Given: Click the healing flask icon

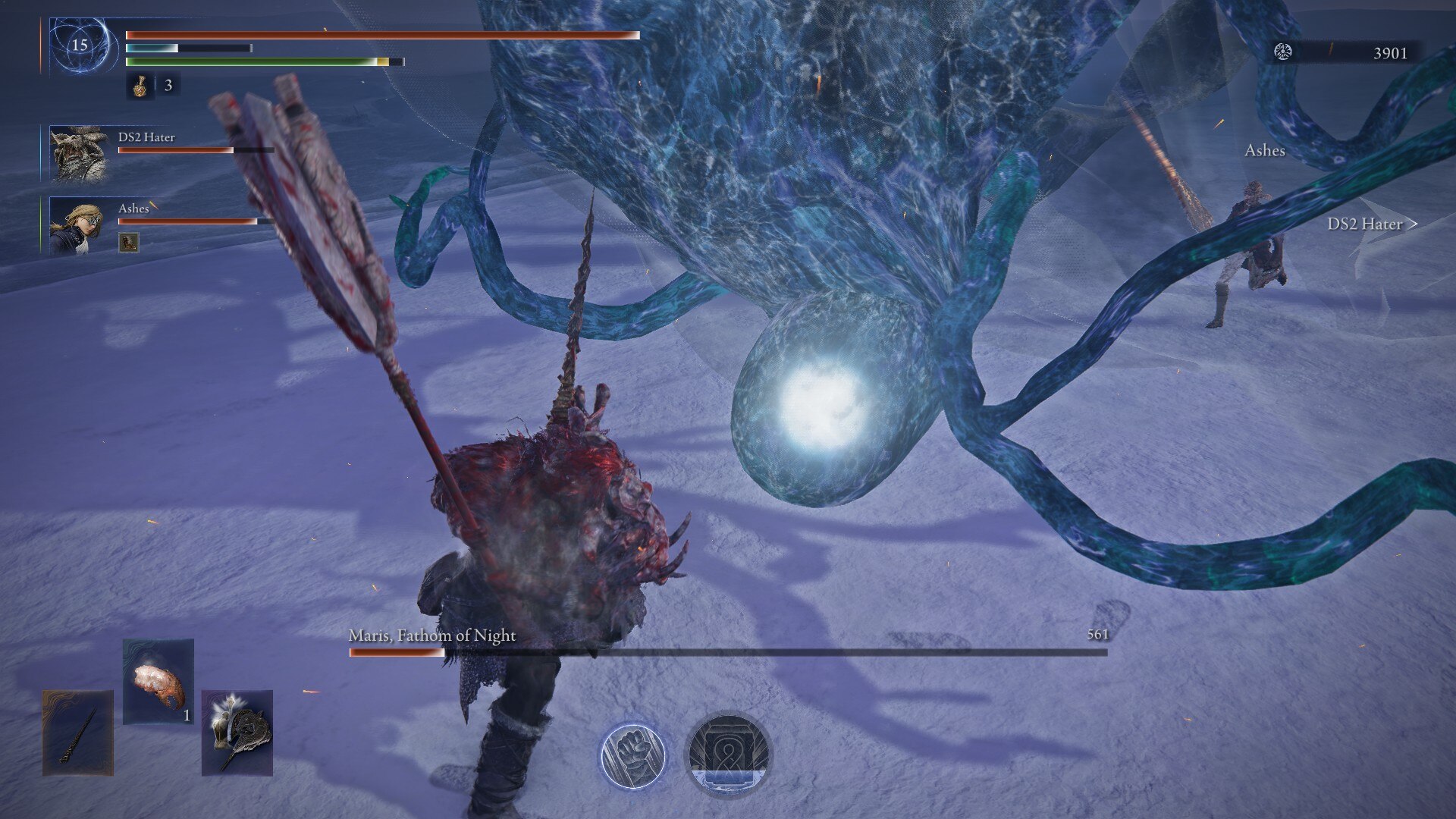Looking at the screenshot, I should 140,86.
